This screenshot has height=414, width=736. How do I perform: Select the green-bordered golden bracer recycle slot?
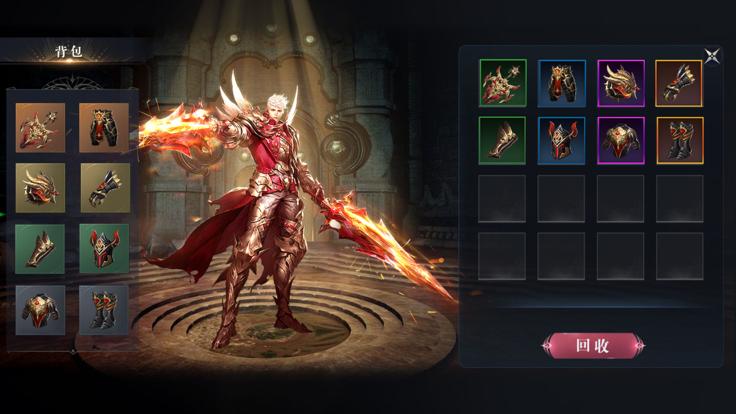502,140
